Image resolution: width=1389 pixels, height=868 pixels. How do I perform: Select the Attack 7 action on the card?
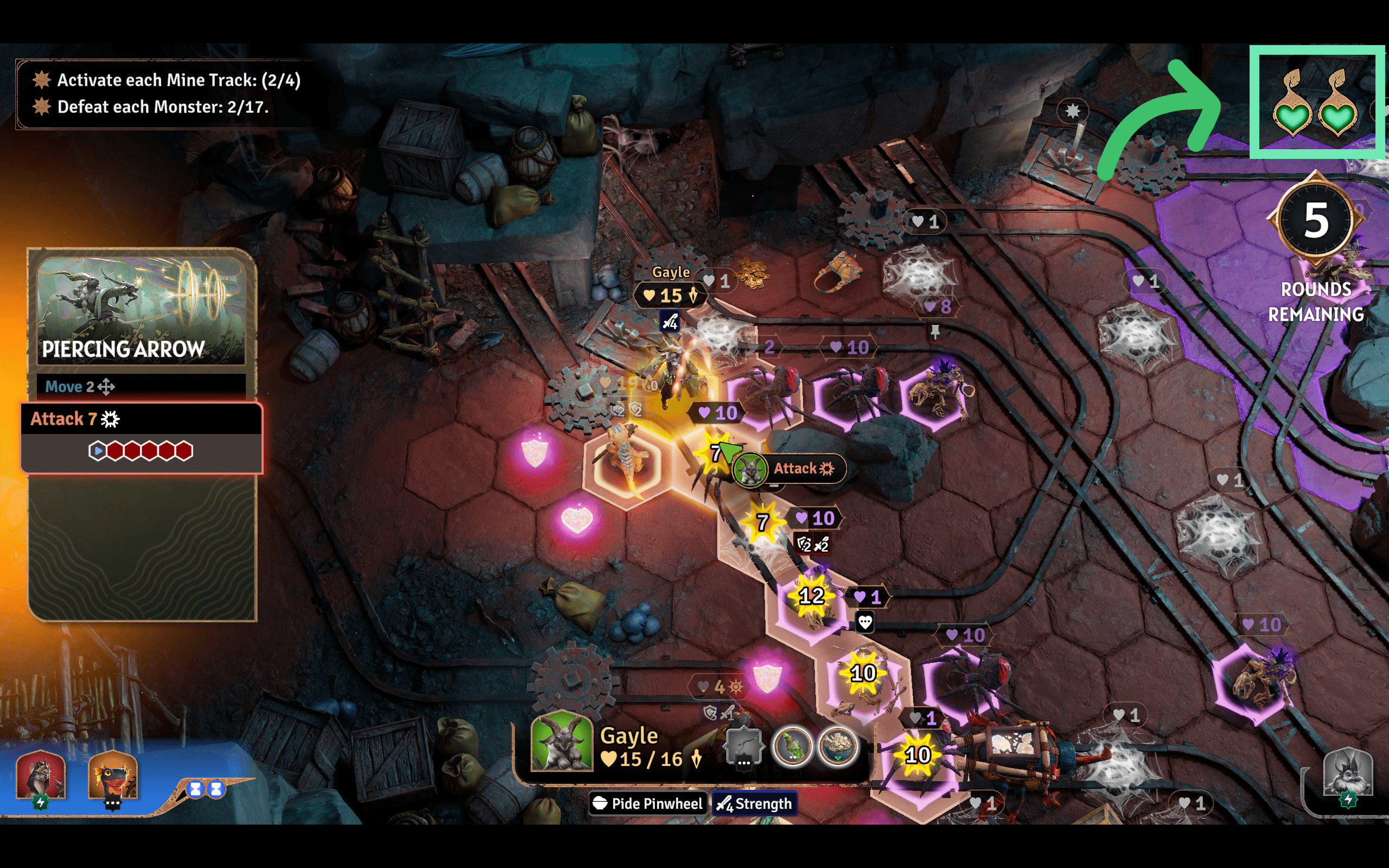(141, 419)
